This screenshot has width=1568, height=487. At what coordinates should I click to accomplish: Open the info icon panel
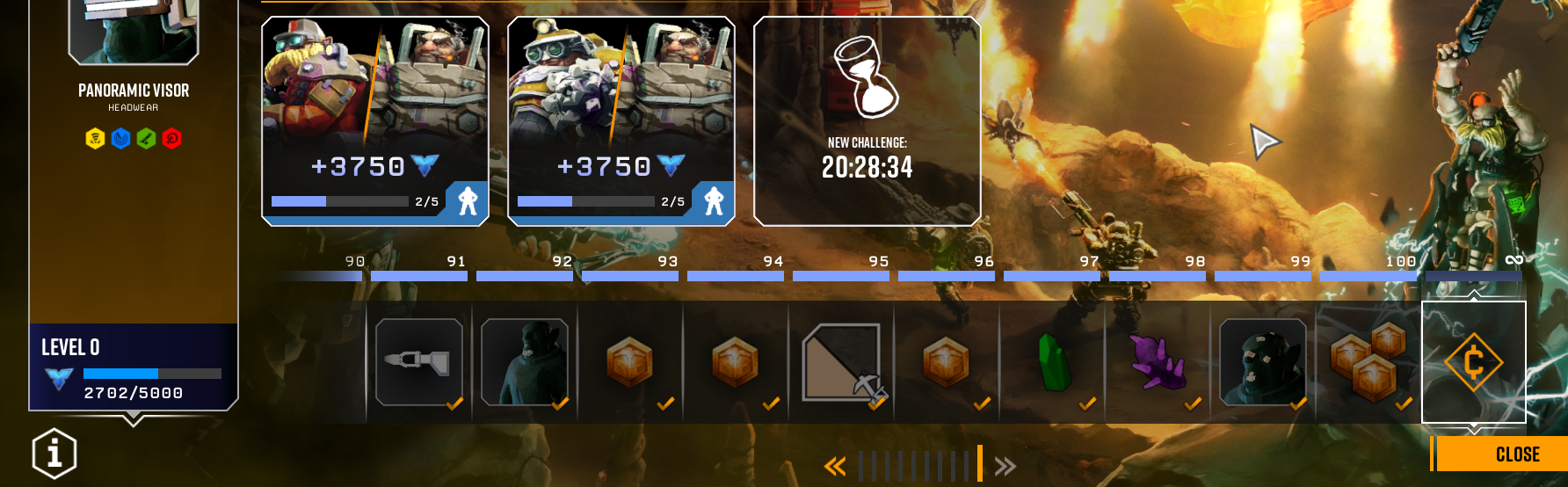click(54, 454)
